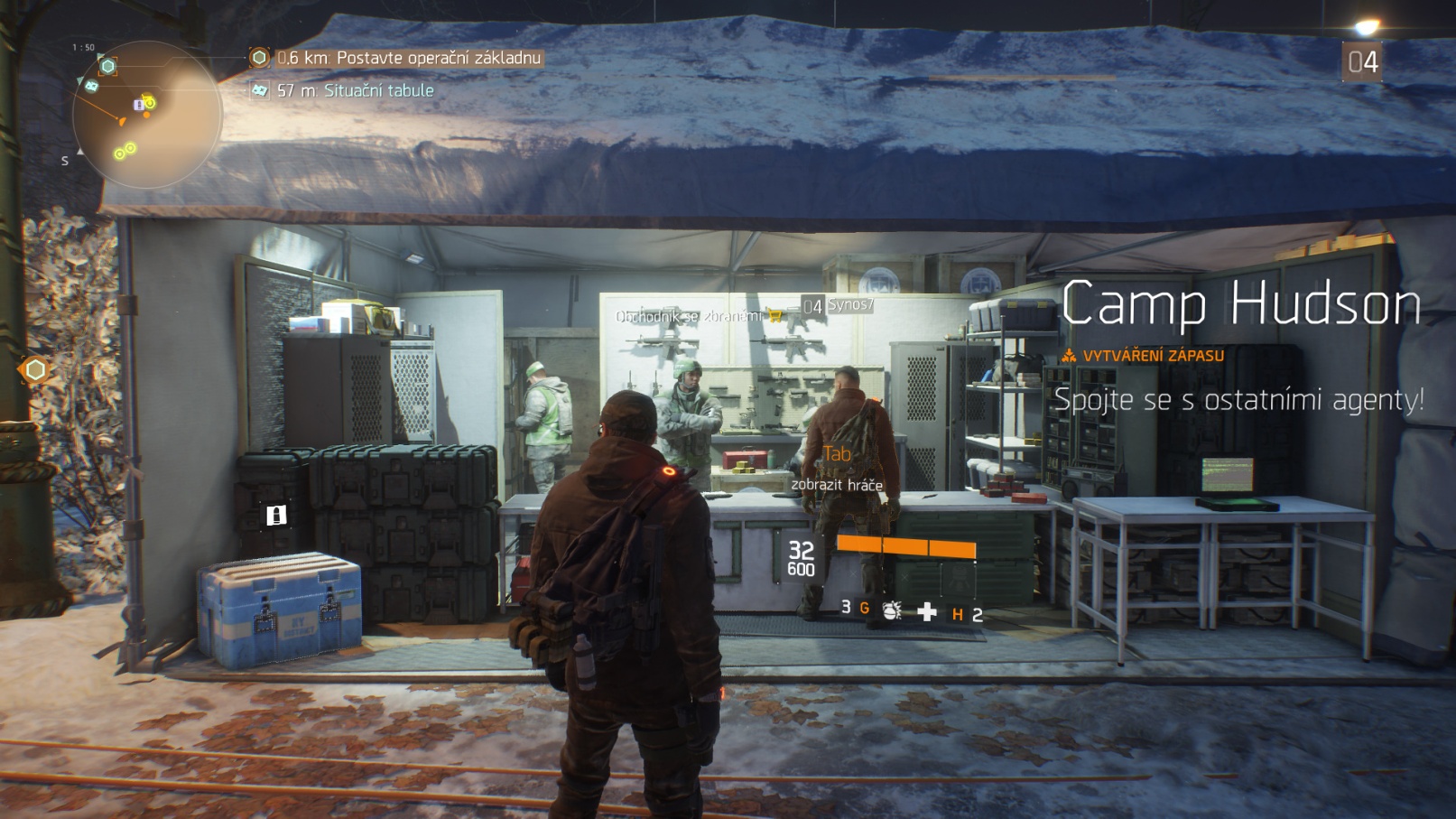Click the white ammo restock marker
1456x819 pixels.
[276, 515]
